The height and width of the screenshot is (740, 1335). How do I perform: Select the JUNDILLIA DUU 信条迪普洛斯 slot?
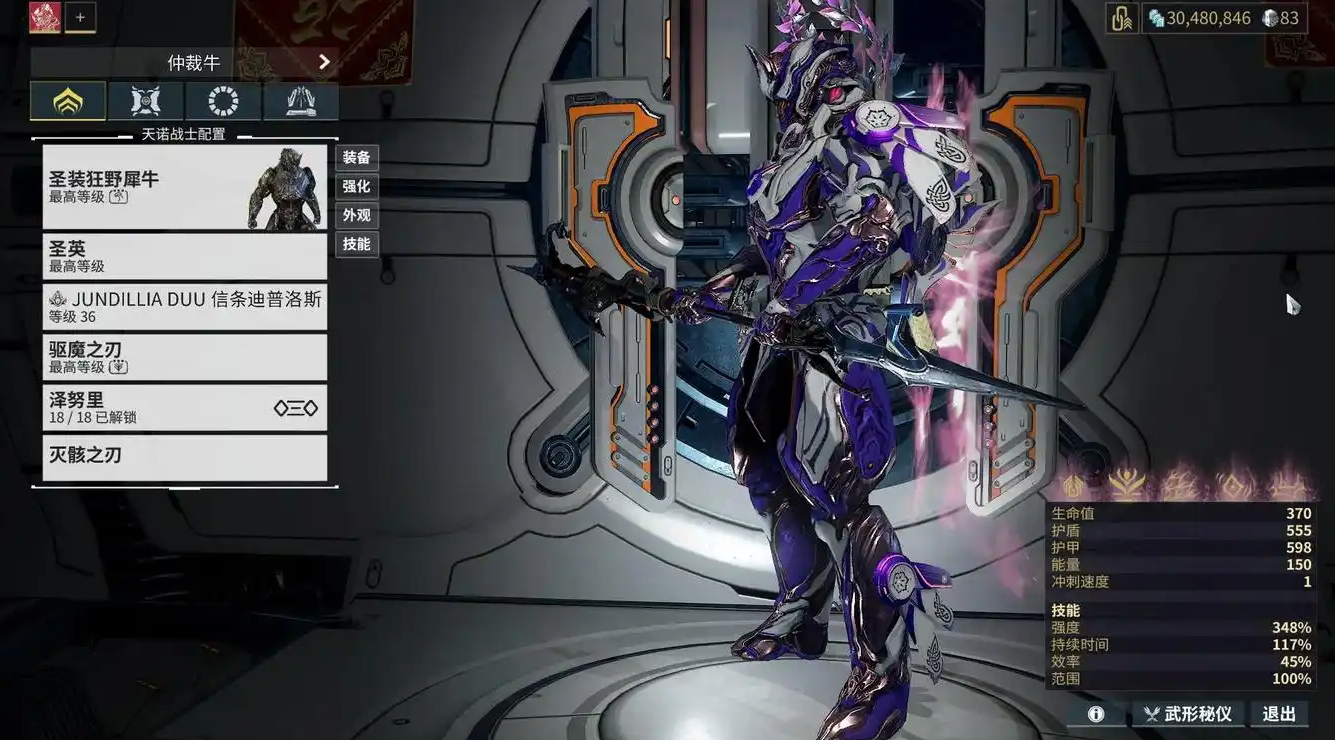(x=184, y=307)
